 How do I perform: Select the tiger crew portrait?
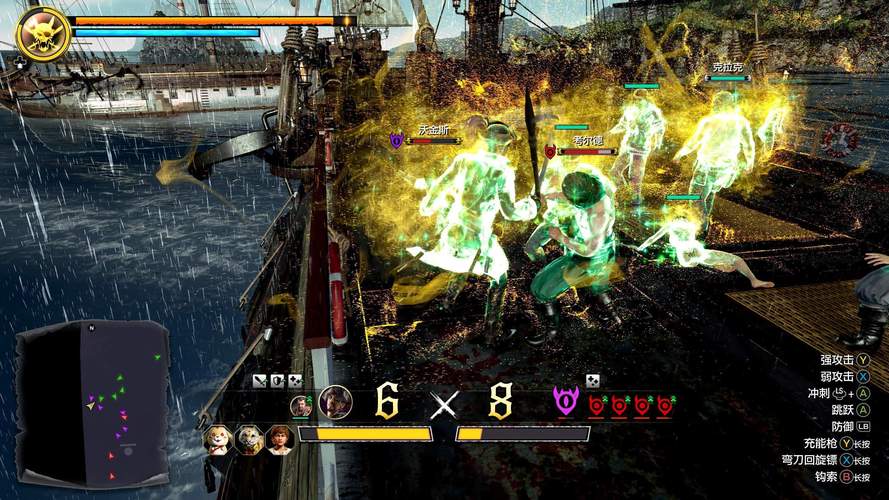pyautogui.click(x=249, y=438)
